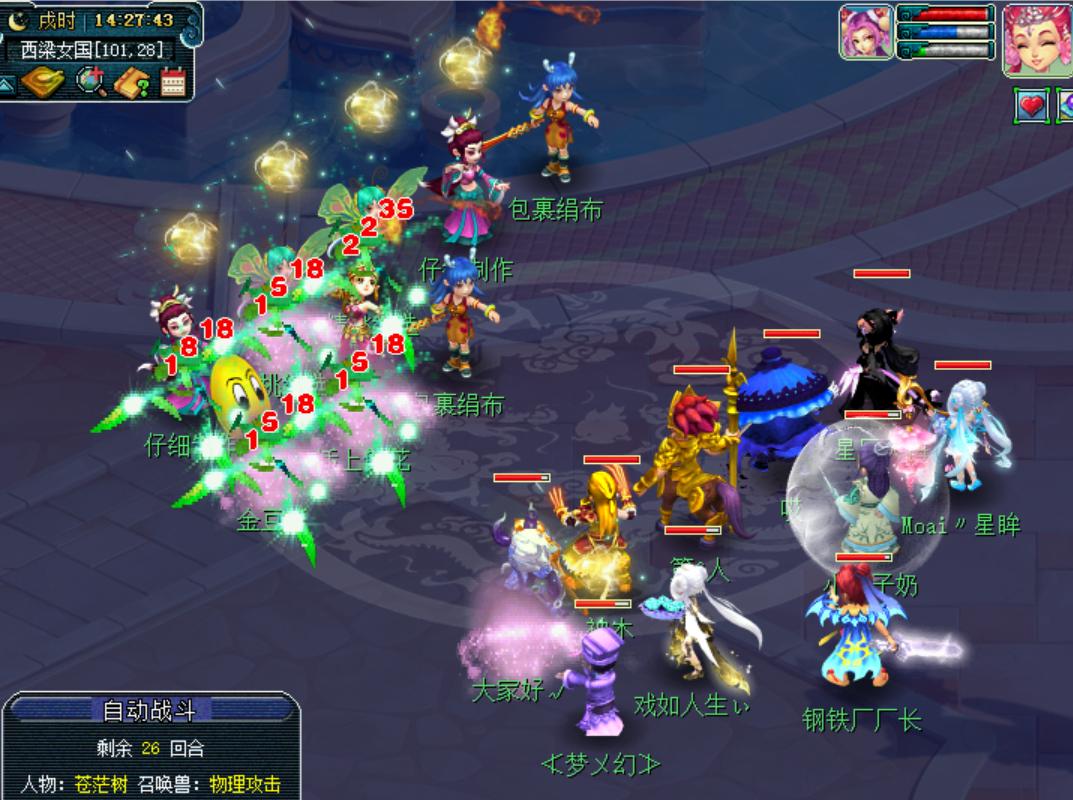Collapse the top-left panel with arrow button
This screenshot has height=800, width=1073.
click(x=8, y=85)
